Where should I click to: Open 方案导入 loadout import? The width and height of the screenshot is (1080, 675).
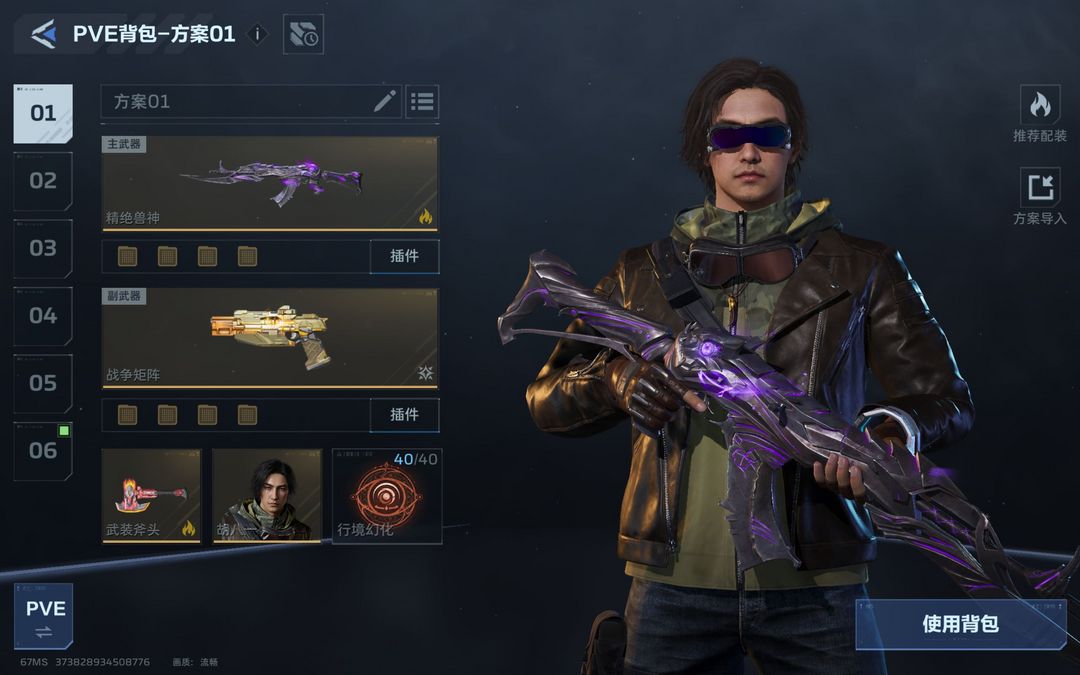[x=1040, y=196]
